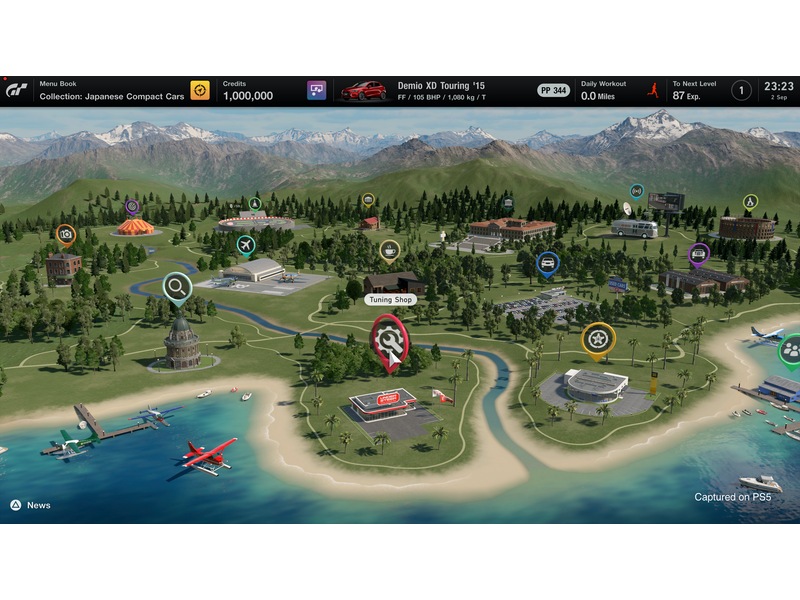Open the traffic cone marker by the coliseum
800x600 pixels.
click(x=750, y=201)
